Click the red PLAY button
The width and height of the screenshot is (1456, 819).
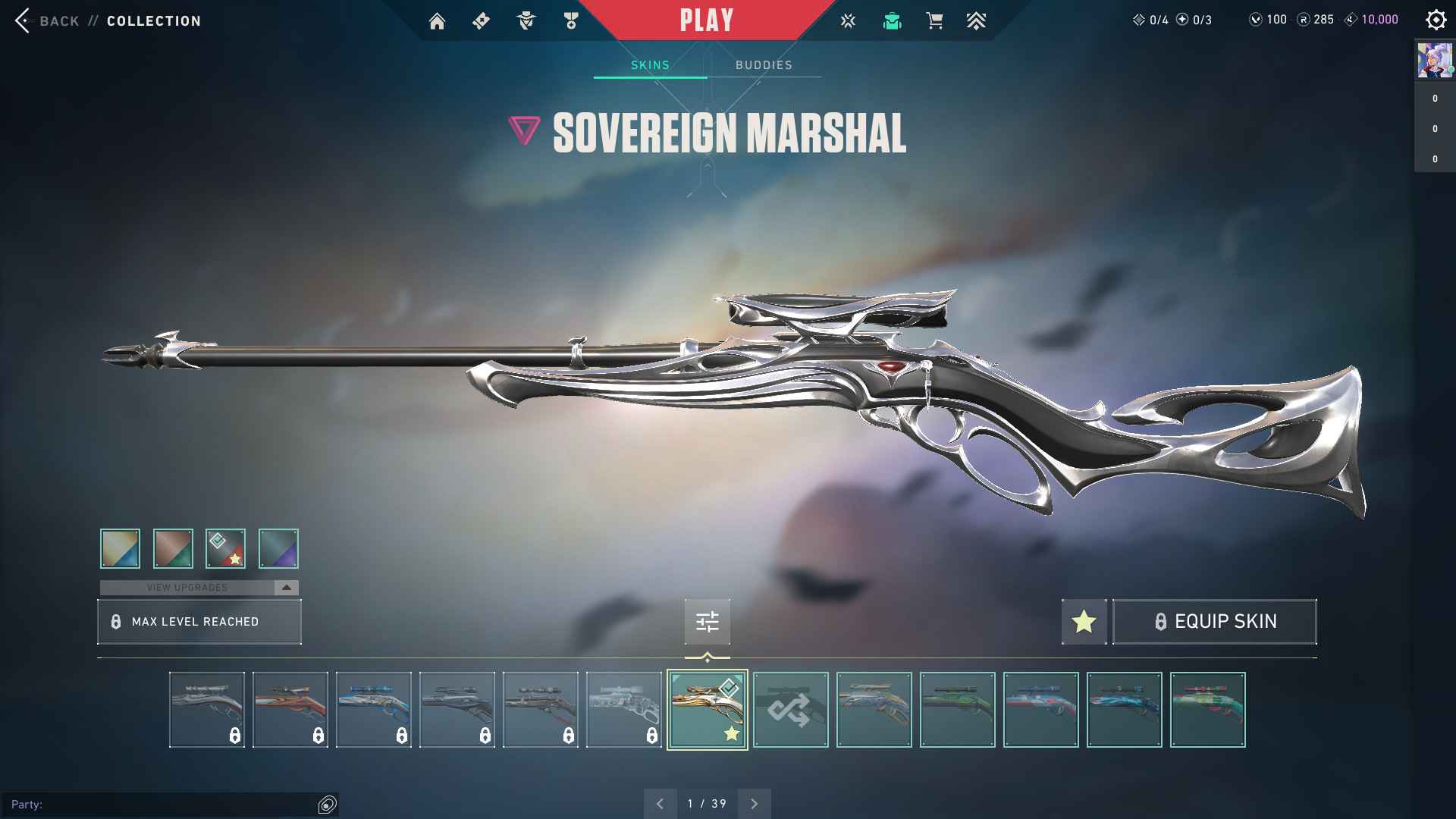[706, 20]
